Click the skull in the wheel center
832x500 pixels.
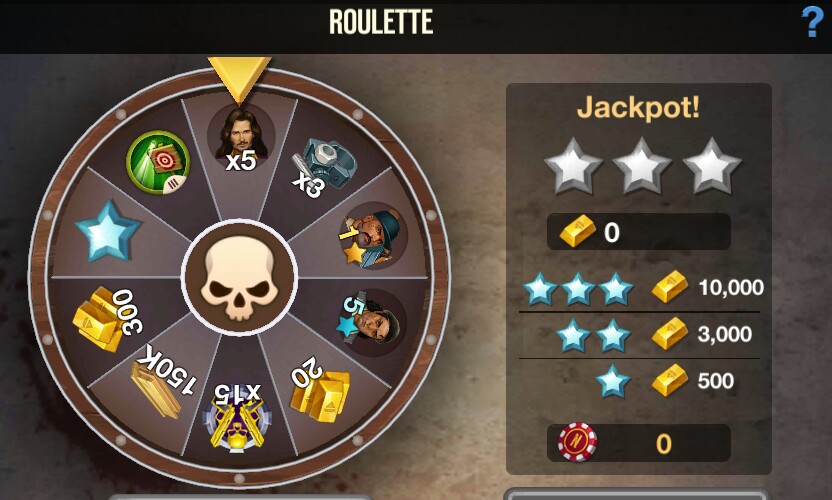pos(239,277)
